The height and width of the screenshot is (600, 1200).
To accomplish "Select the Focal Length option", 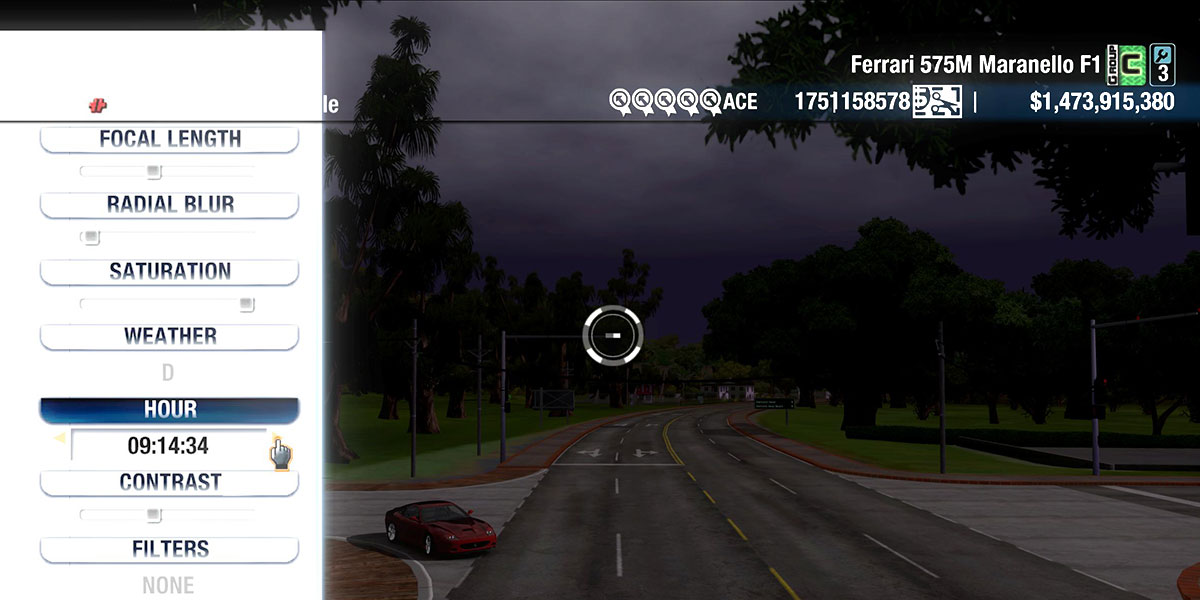I will point(169,139).
